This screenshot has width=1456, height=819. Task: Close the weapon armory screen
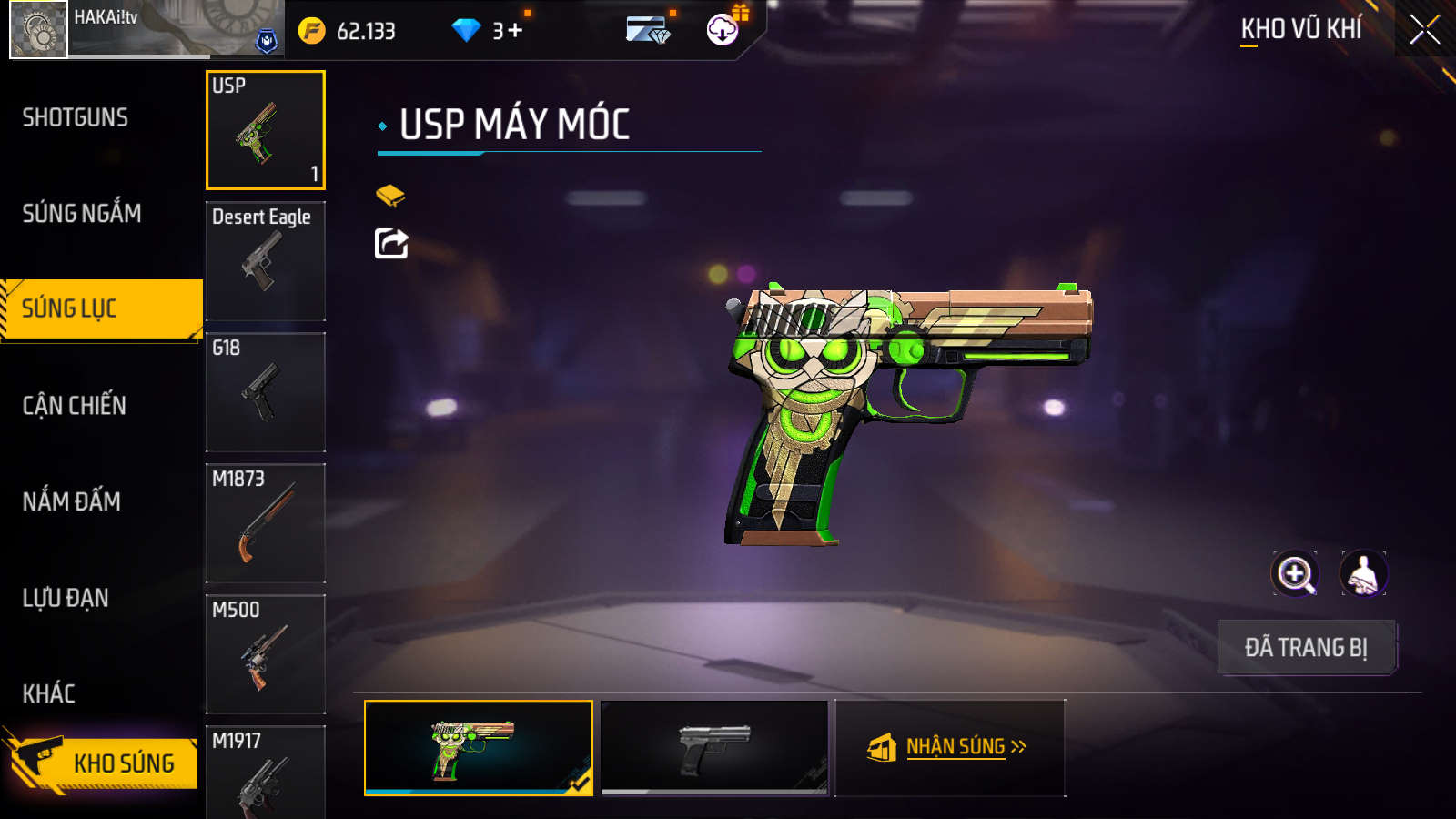1424,30
